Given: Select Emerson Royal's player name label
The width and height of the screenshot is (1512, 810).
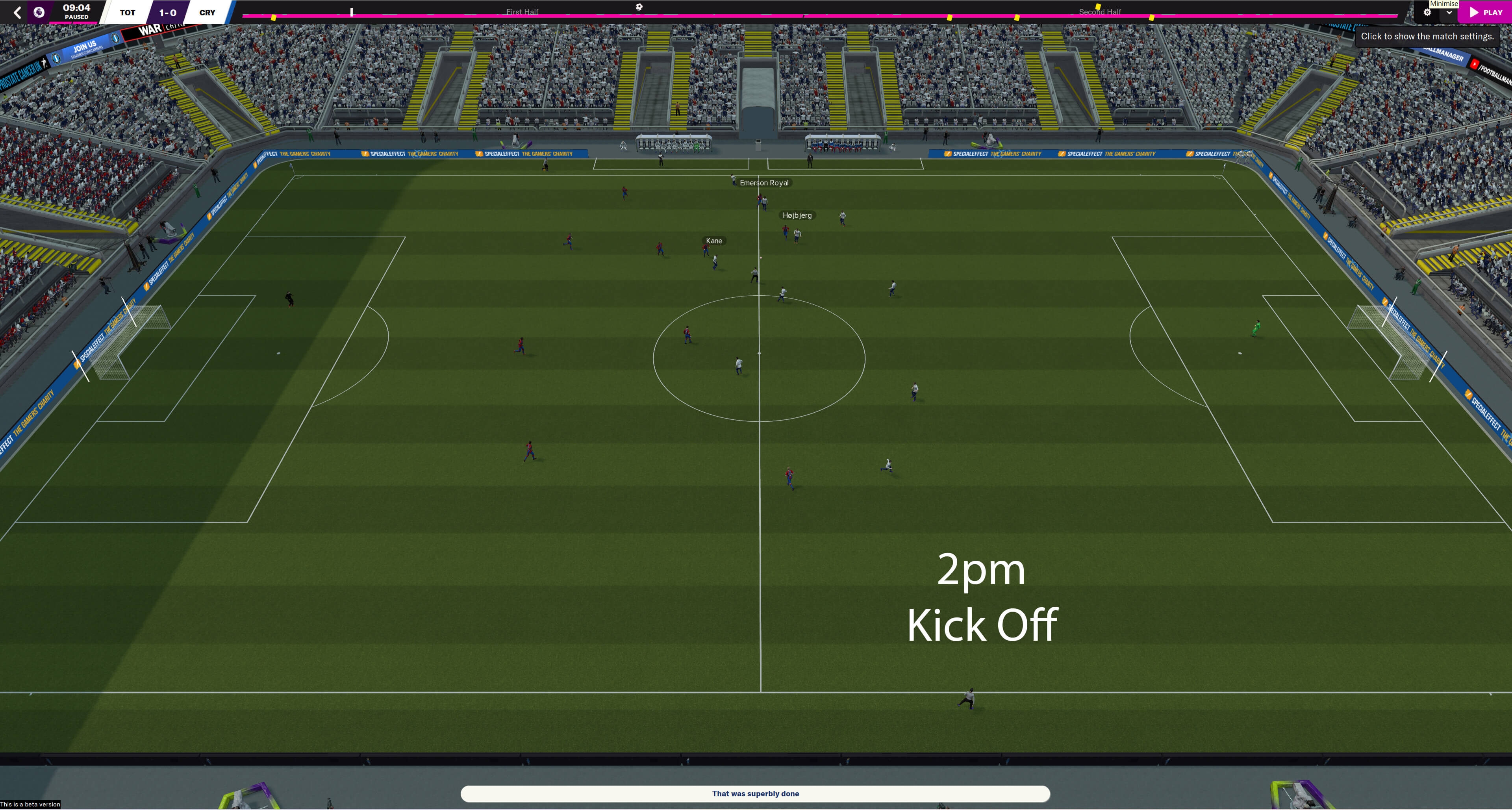Looking at the screenshot, I should click(x=763, y=183).
